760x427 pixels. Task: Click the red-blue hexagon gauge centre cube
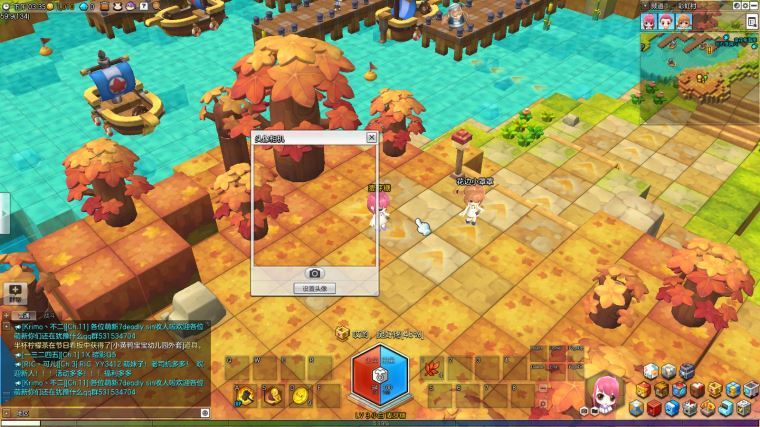(380, 376)
